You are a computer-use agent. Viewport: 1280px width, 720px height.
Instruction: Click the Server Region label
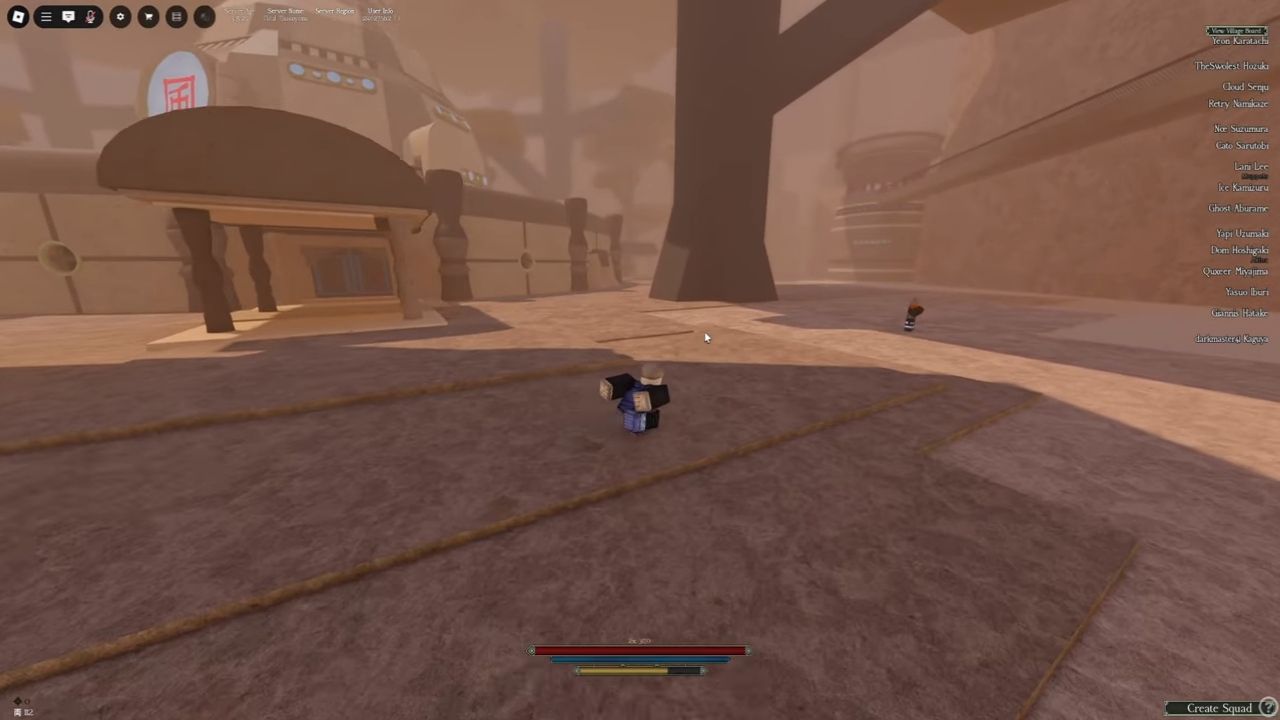(334, 10)
